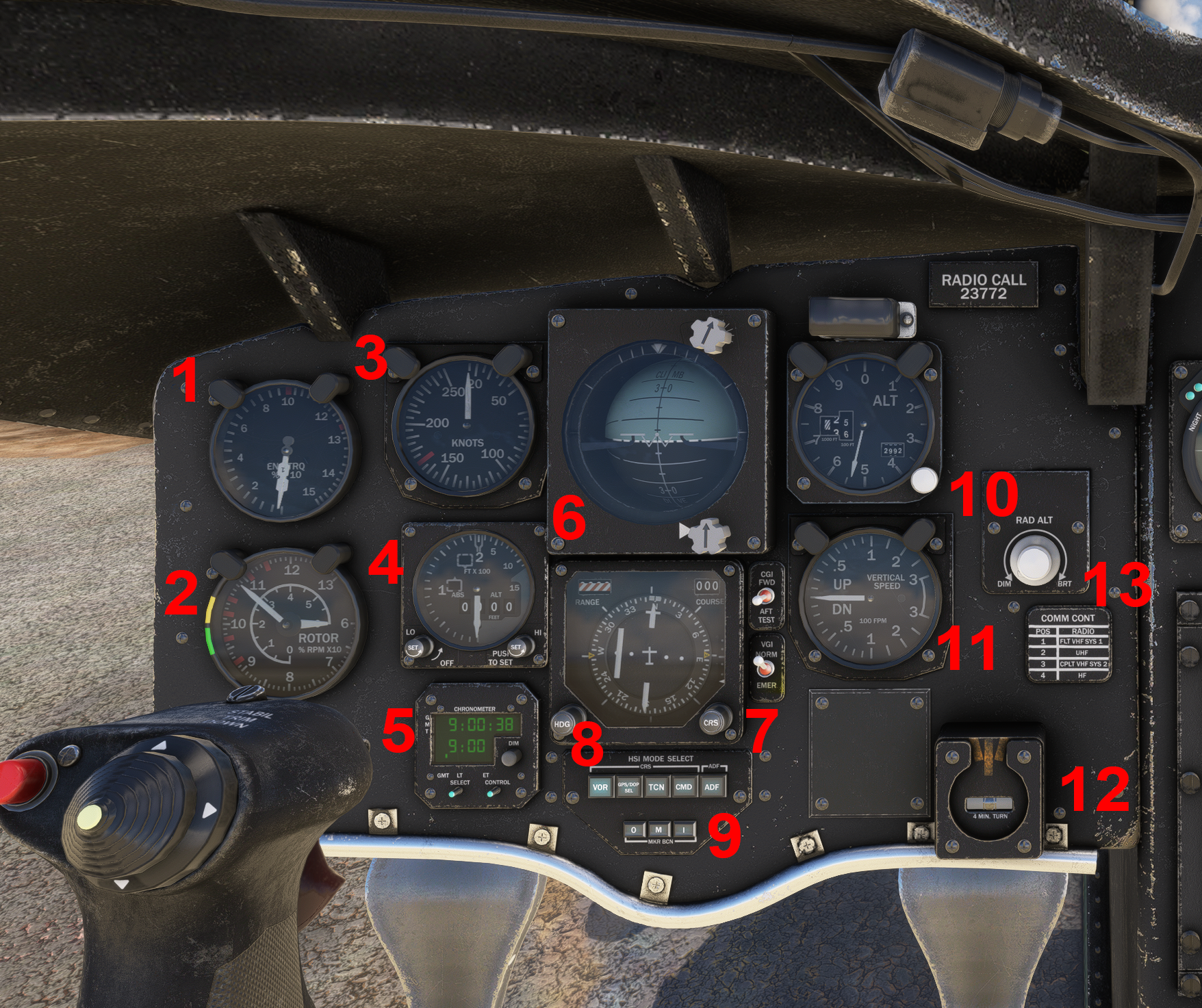Toggle the CGI FWD/AFT TEST switch
This screenshot has width=1202, height=1008.
click(760, 599)
